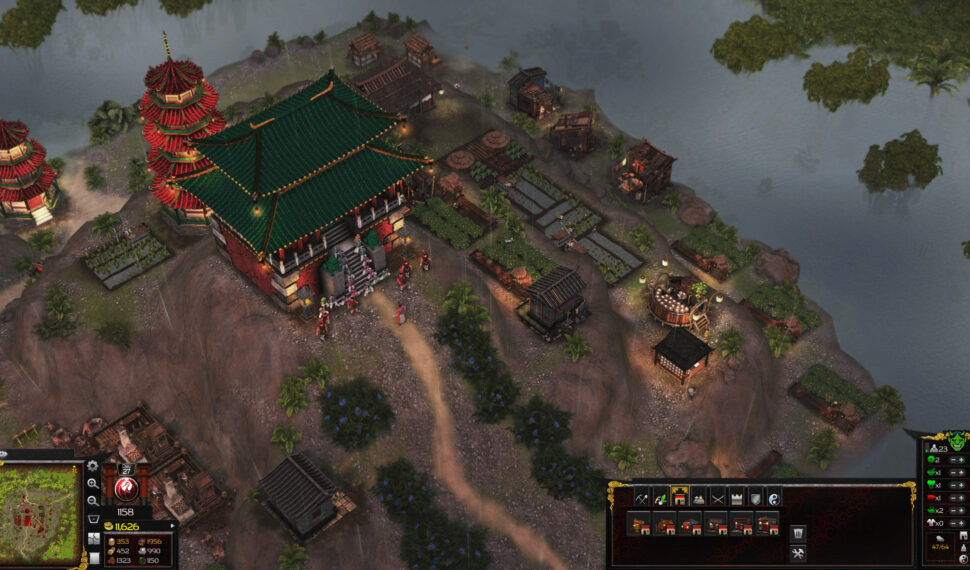This screenshot has height=570, width=970.
Task: Choose the last building in the build row
Action: [767, 523]
